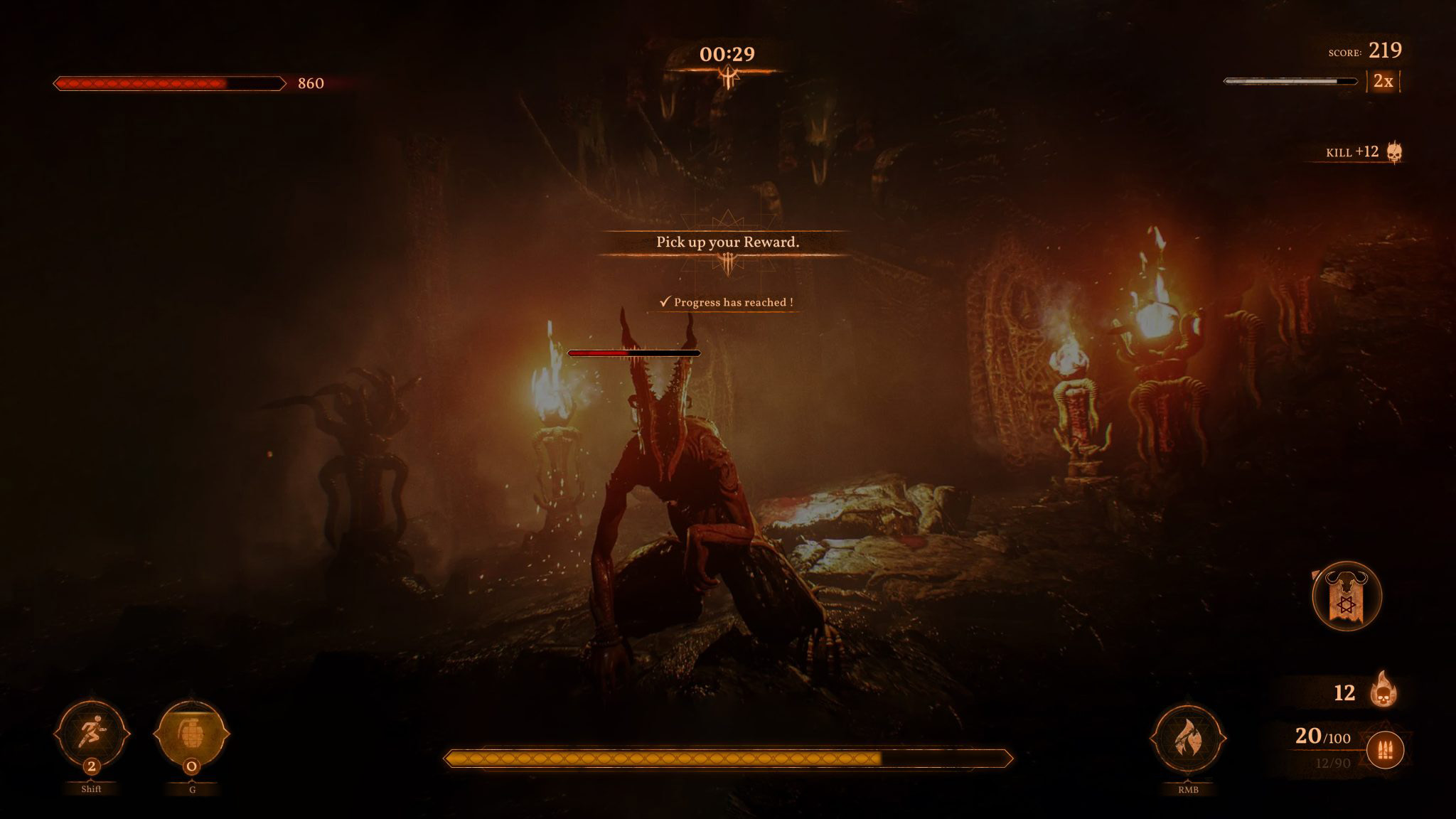Select the bullets ammo icon

click(x=1384, y=750)
